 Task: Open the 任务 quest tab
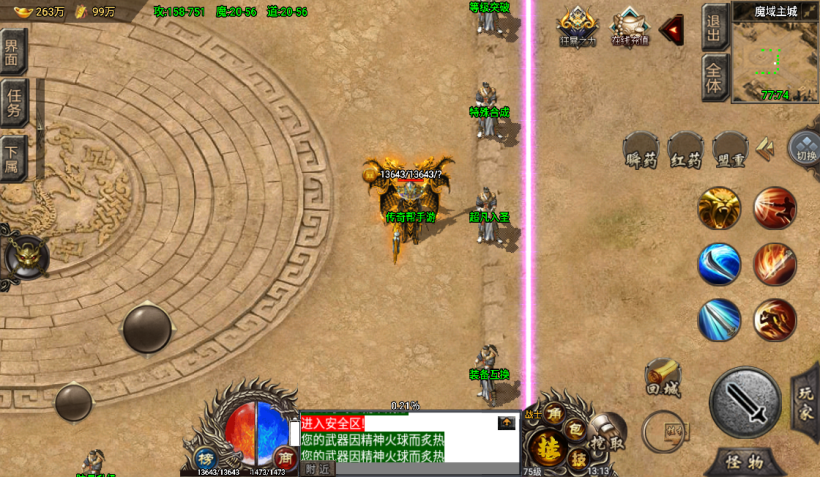tap(13, 103)
